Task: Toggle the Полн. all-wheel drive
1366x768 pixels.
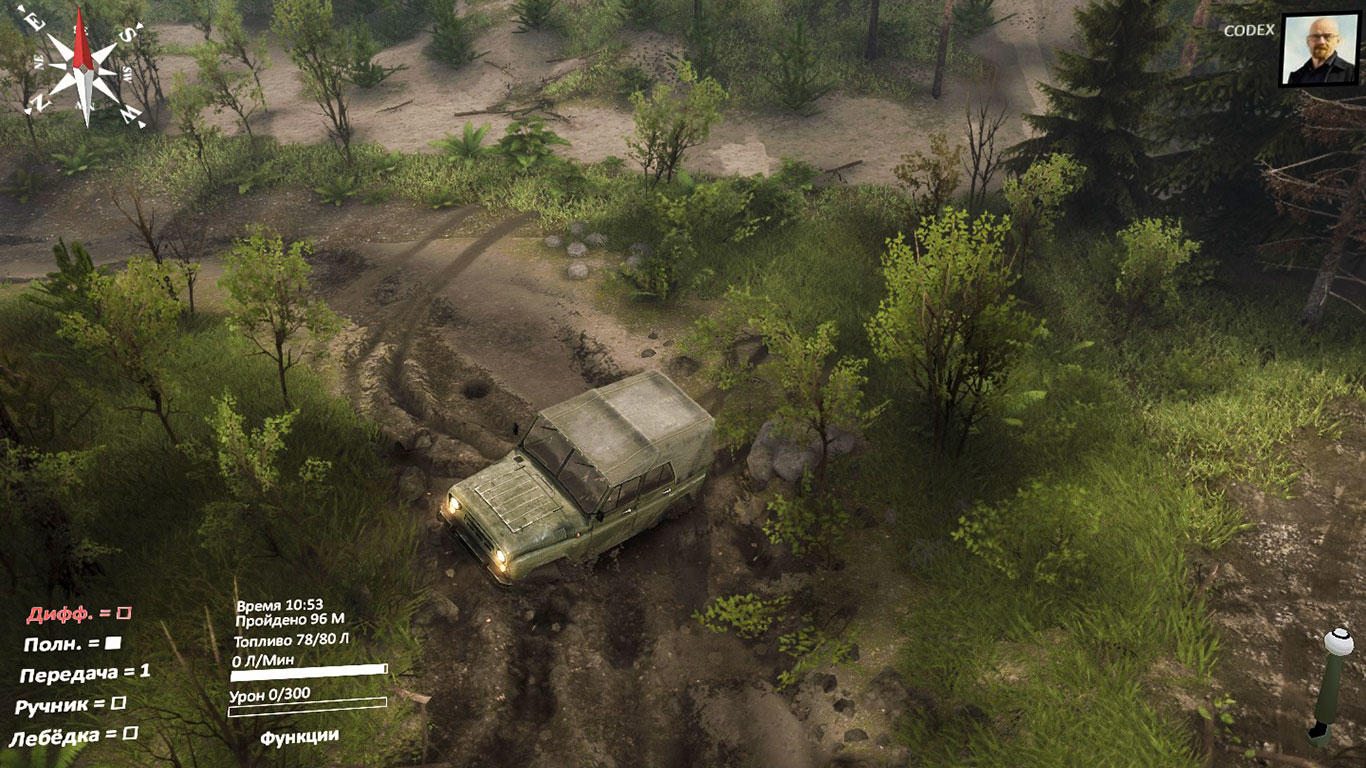Action: coord(113,643)
